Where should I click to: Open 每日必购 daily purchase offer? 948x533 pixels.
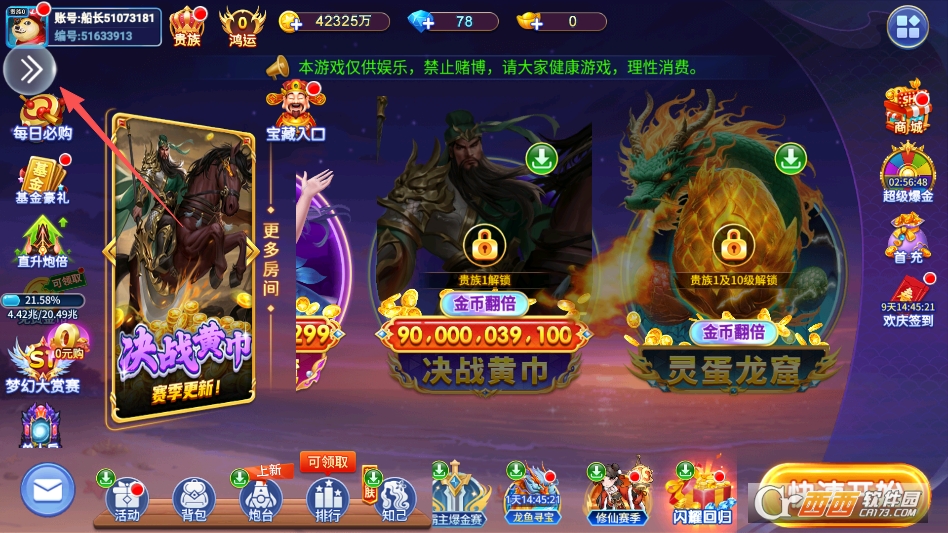tap(42, 115)
